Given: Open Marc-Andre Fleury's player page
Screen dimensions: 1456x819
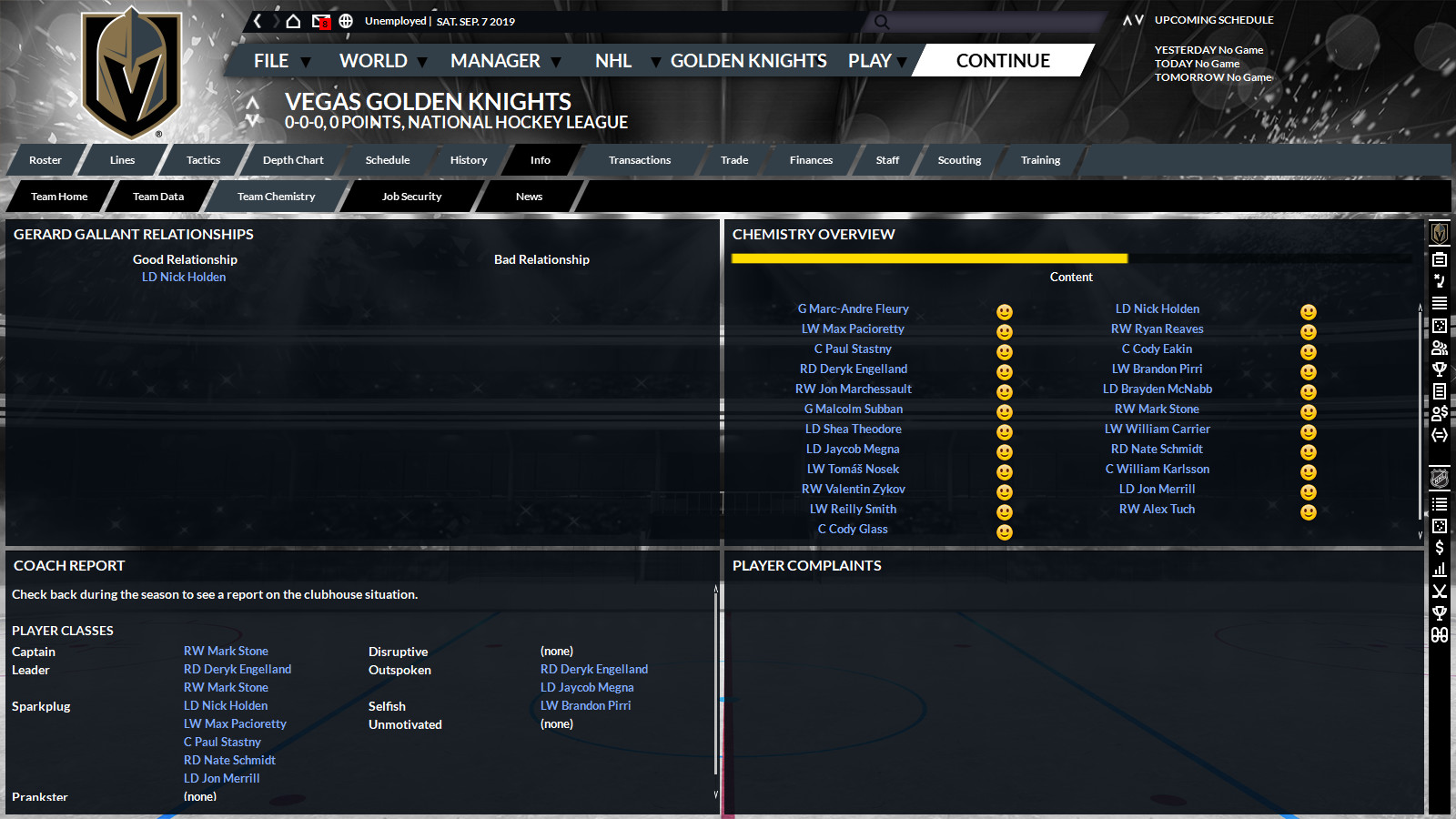Looking at the screenshot, I should pos(853,308).
